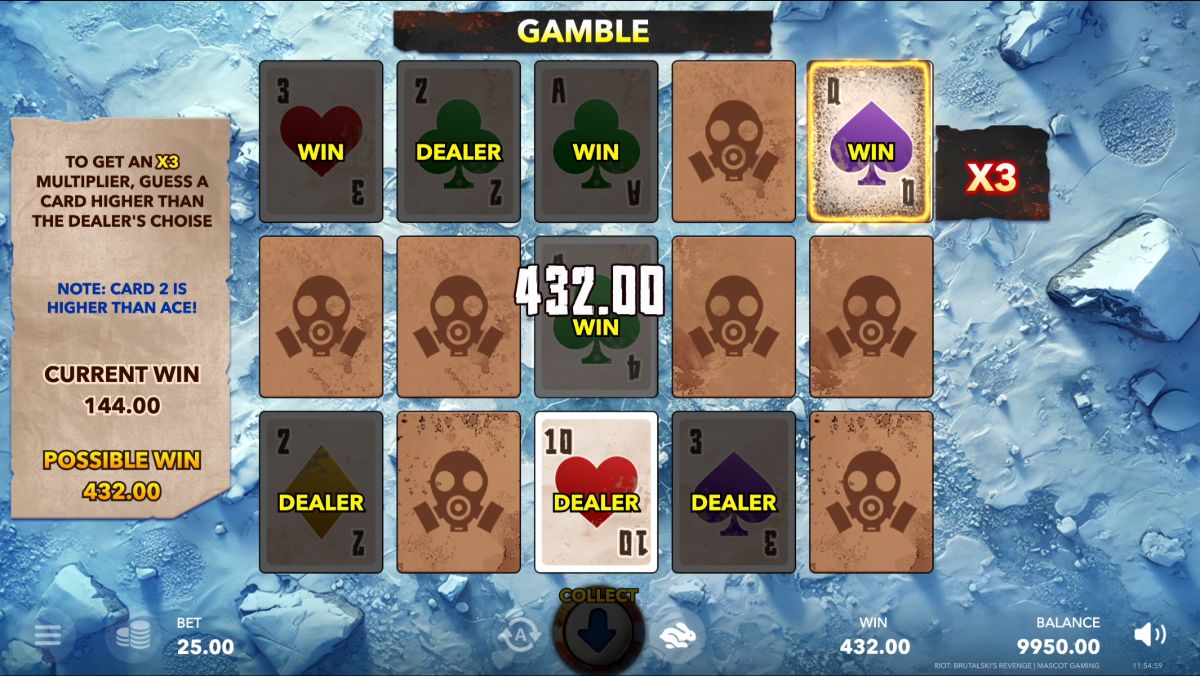The width and height of the screenshot is (1200, 676).
Task: Click the 3 of hearts win card
Action: point(321,141)
